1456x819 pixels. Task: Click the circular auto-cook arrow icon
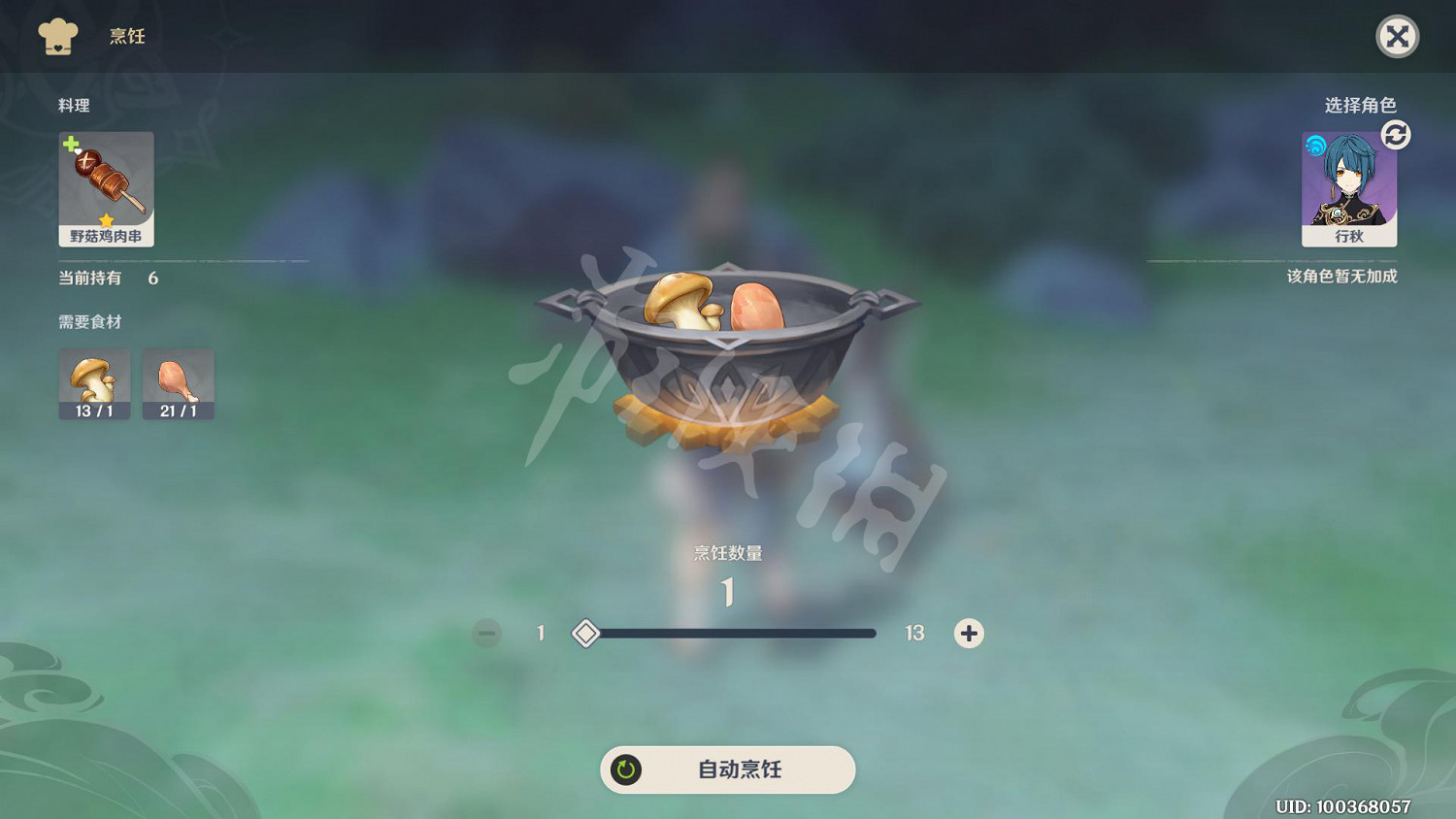click(x=628, y=770)
